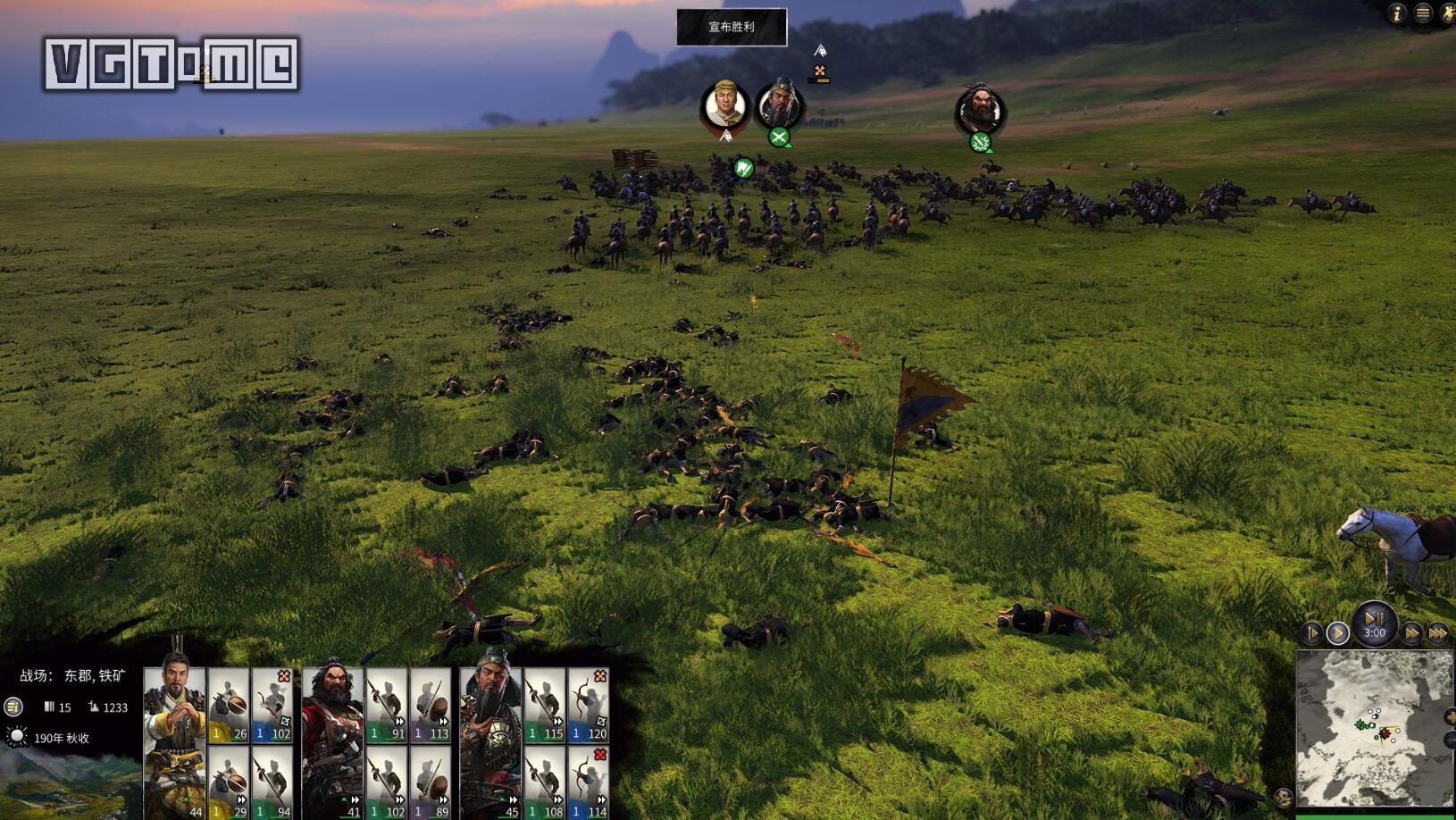Select the sword-and-shield unit card showing 113

(431, 705)
